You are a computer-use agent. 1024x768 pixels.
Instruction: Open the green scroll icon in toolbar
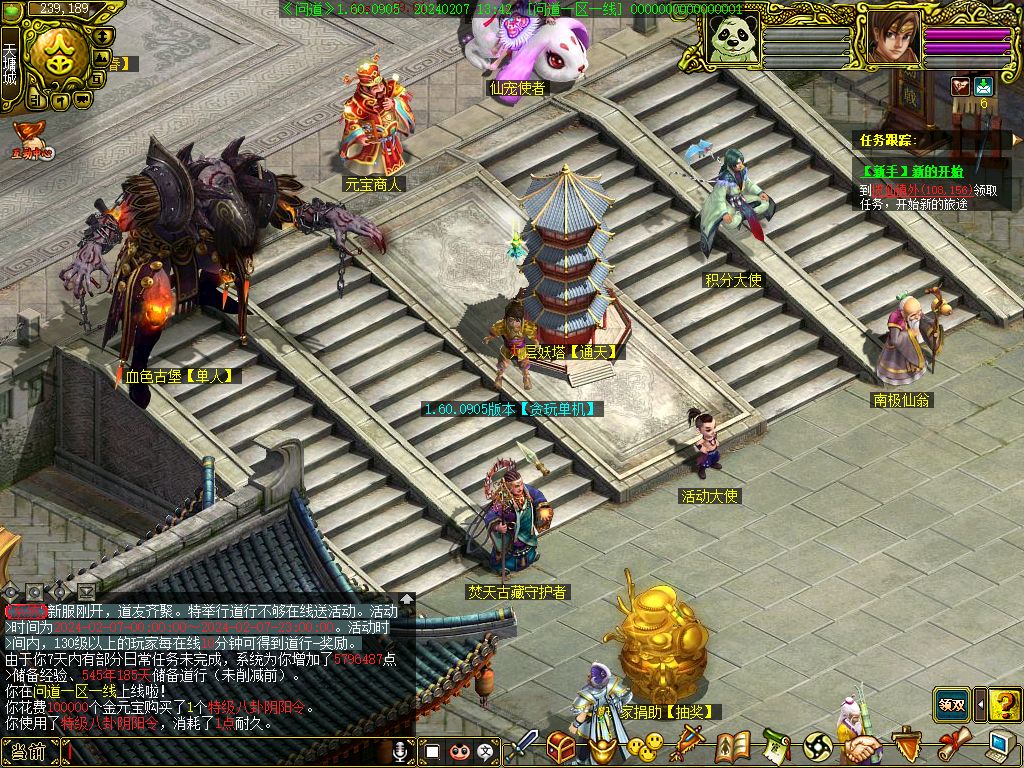tap(776, 746)
